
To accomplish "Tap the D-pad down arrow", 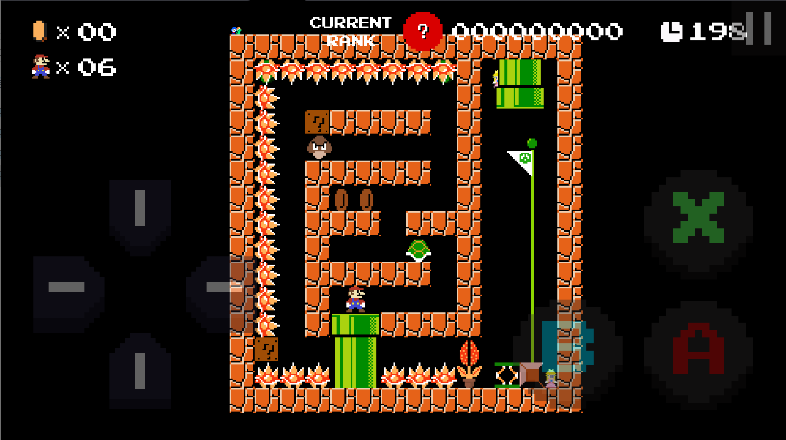I will coord(139,366).
